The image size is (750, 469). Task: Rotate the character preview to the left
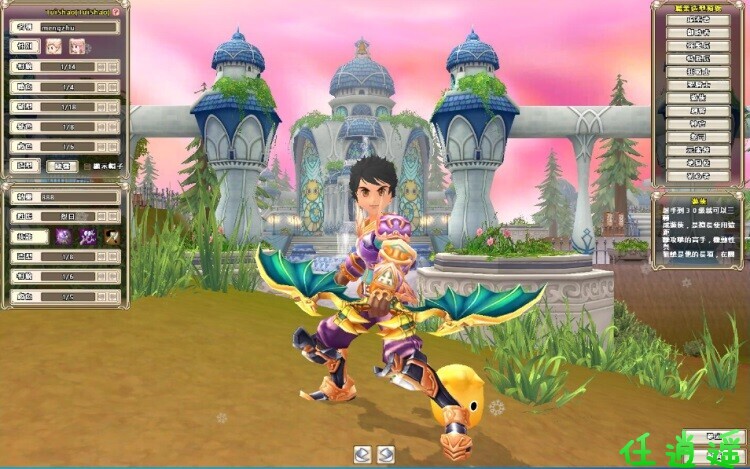tap(363, 454)
